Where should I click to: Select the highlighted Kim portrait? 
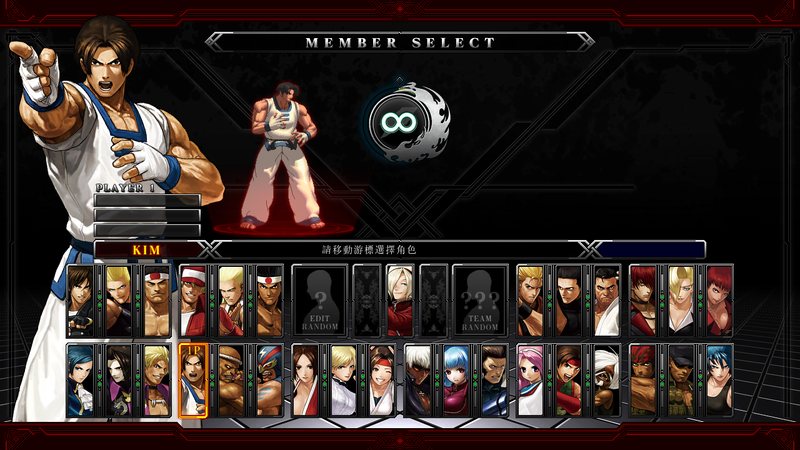tap(193, 380)
